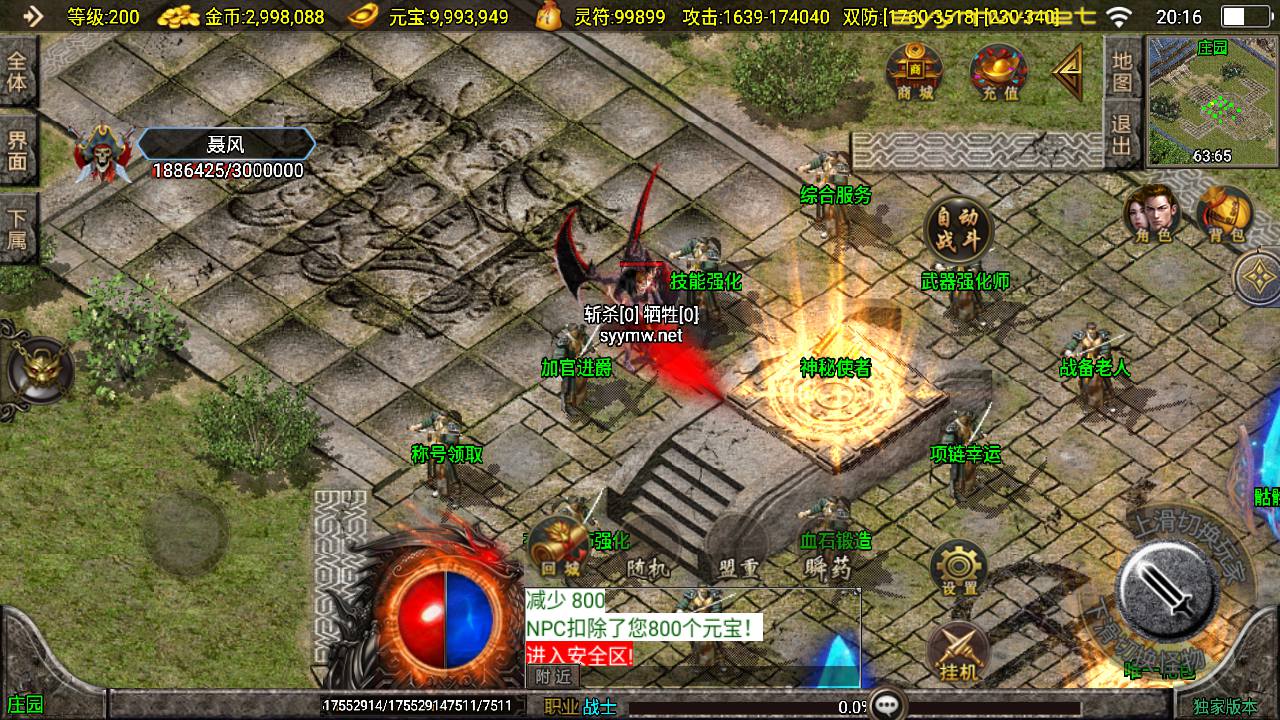Open the 商城 shop icon
1280x720 pixels.
point(914,71)
